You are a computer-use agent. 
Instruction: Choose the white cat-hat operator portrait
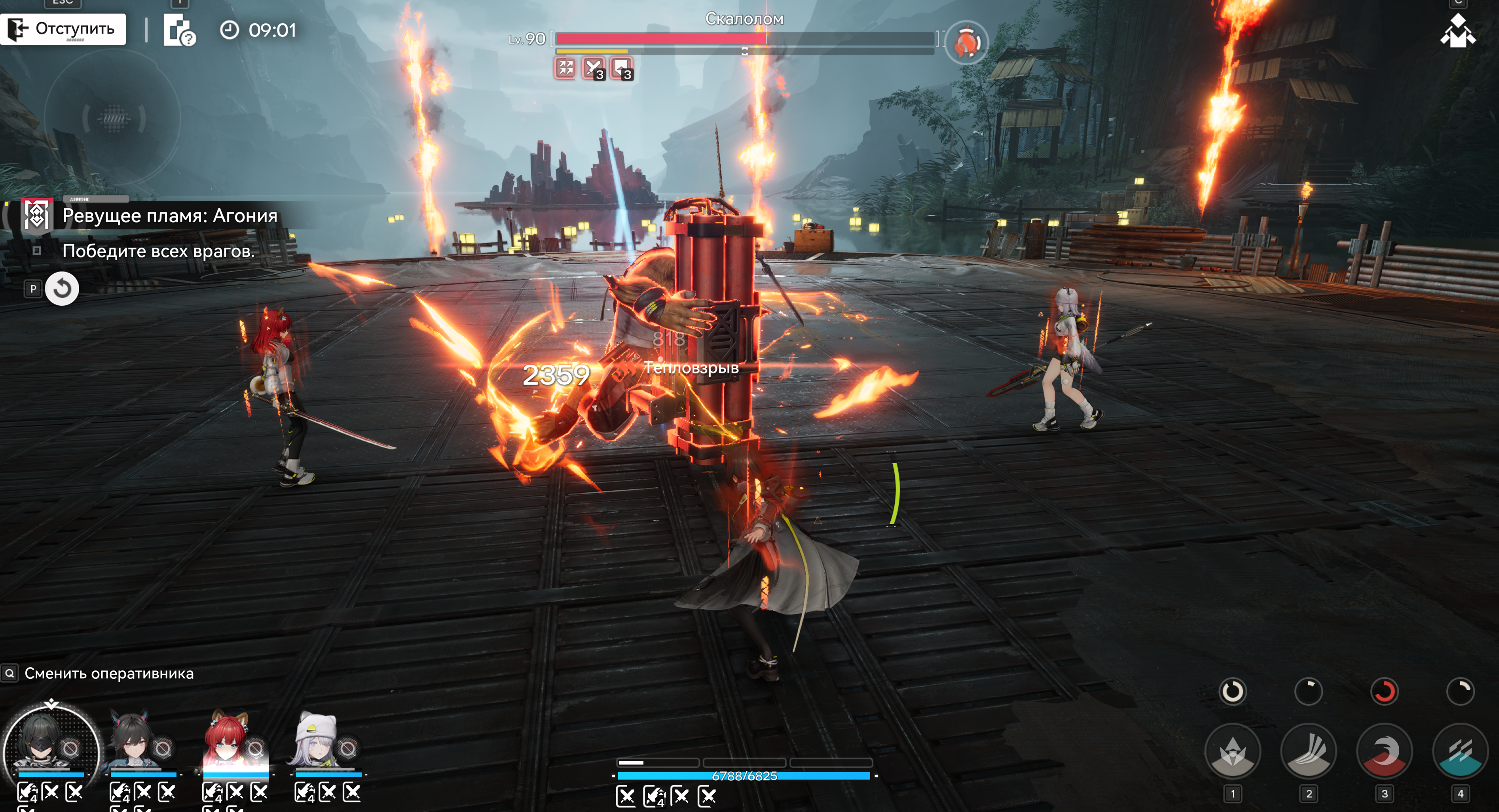click(317, 742)
